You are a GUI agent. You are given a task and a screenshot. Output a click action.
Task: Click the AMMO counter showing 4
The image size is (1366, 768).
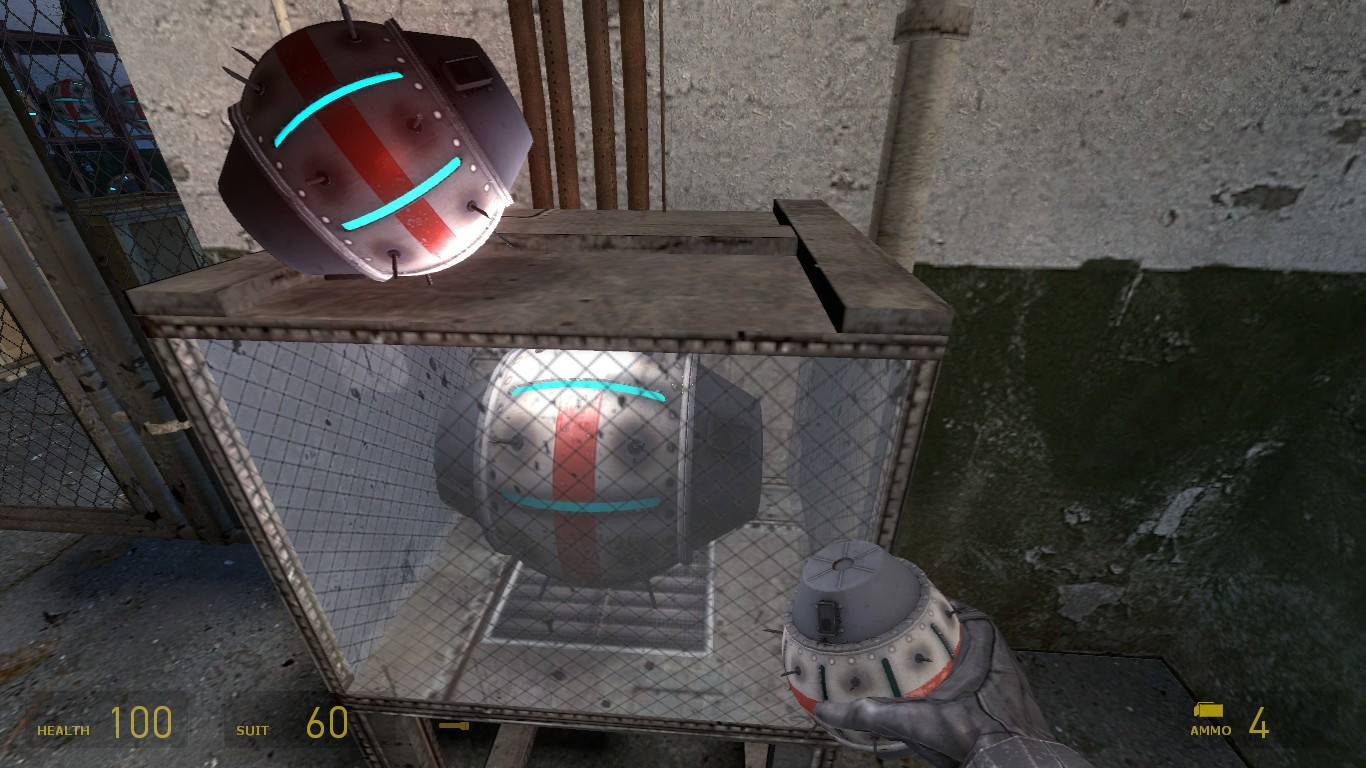pos(1260,720)
